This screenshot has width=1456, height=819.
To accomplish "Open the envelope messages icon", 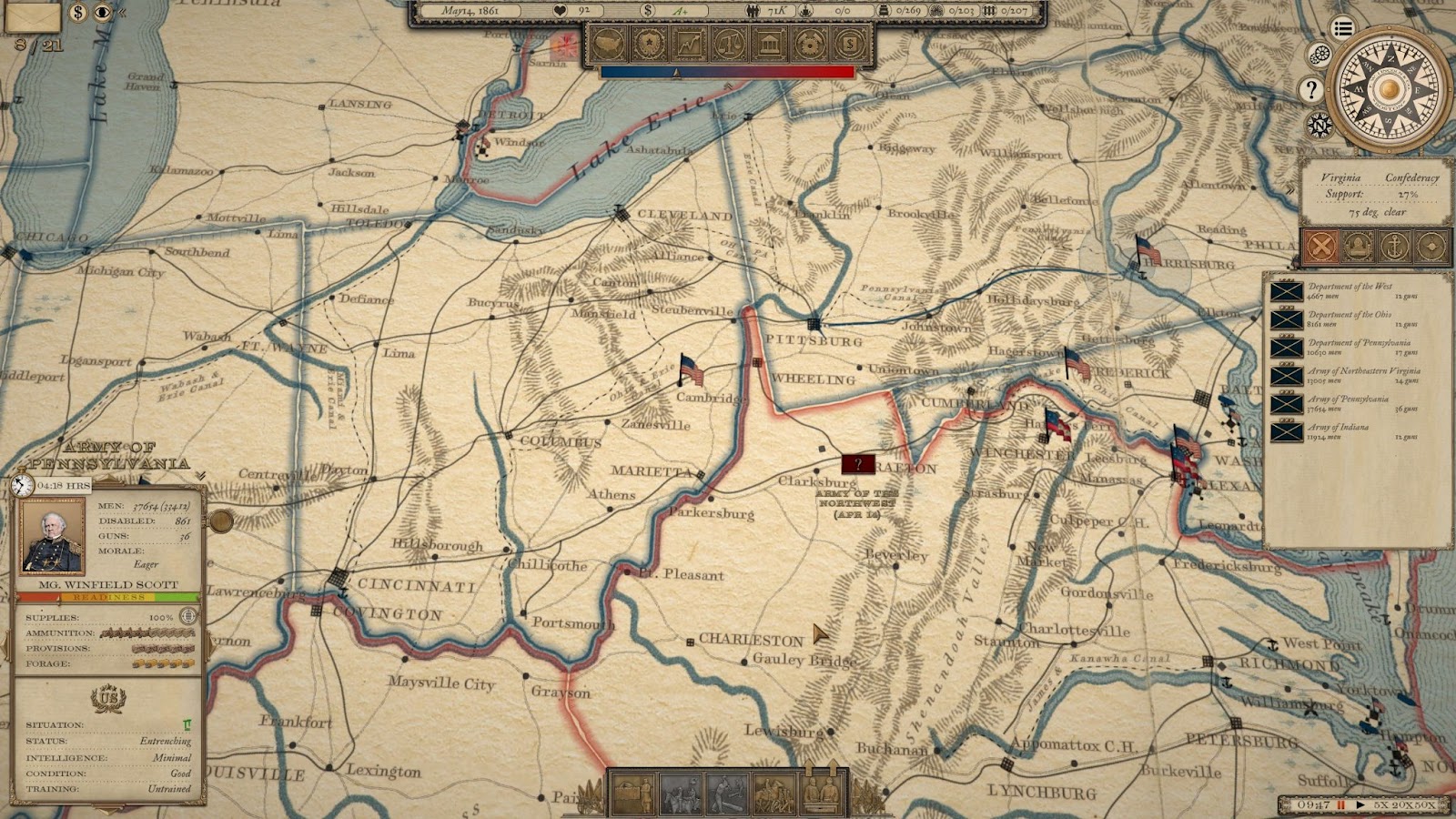I will 32,15.
